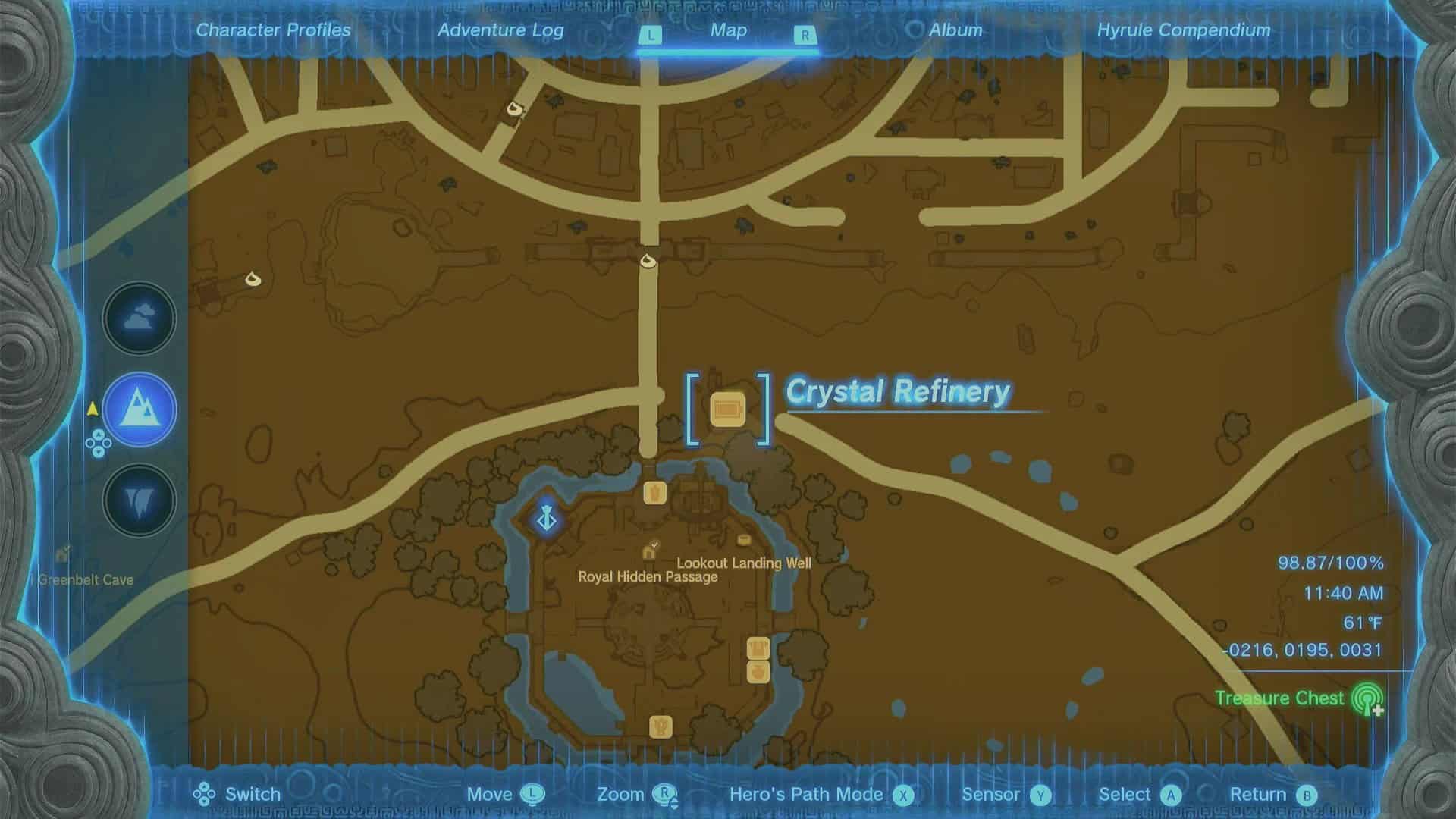This screenshot has height=819, width=1456.
Task: Select the surface layer mountain button
Action: tap(140, 409)
